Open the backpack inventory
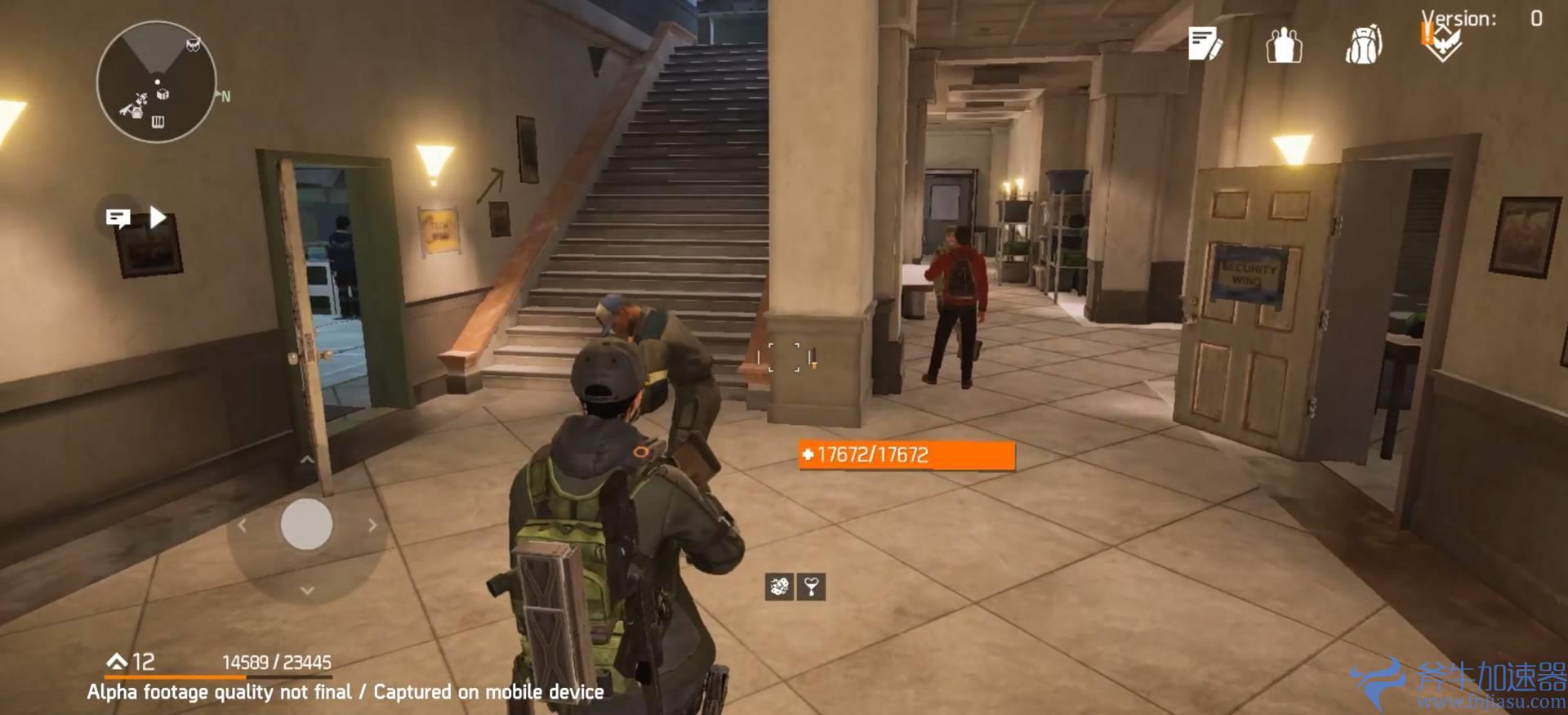This screenshot has height=715, width=1568. tap(1363, 44)
